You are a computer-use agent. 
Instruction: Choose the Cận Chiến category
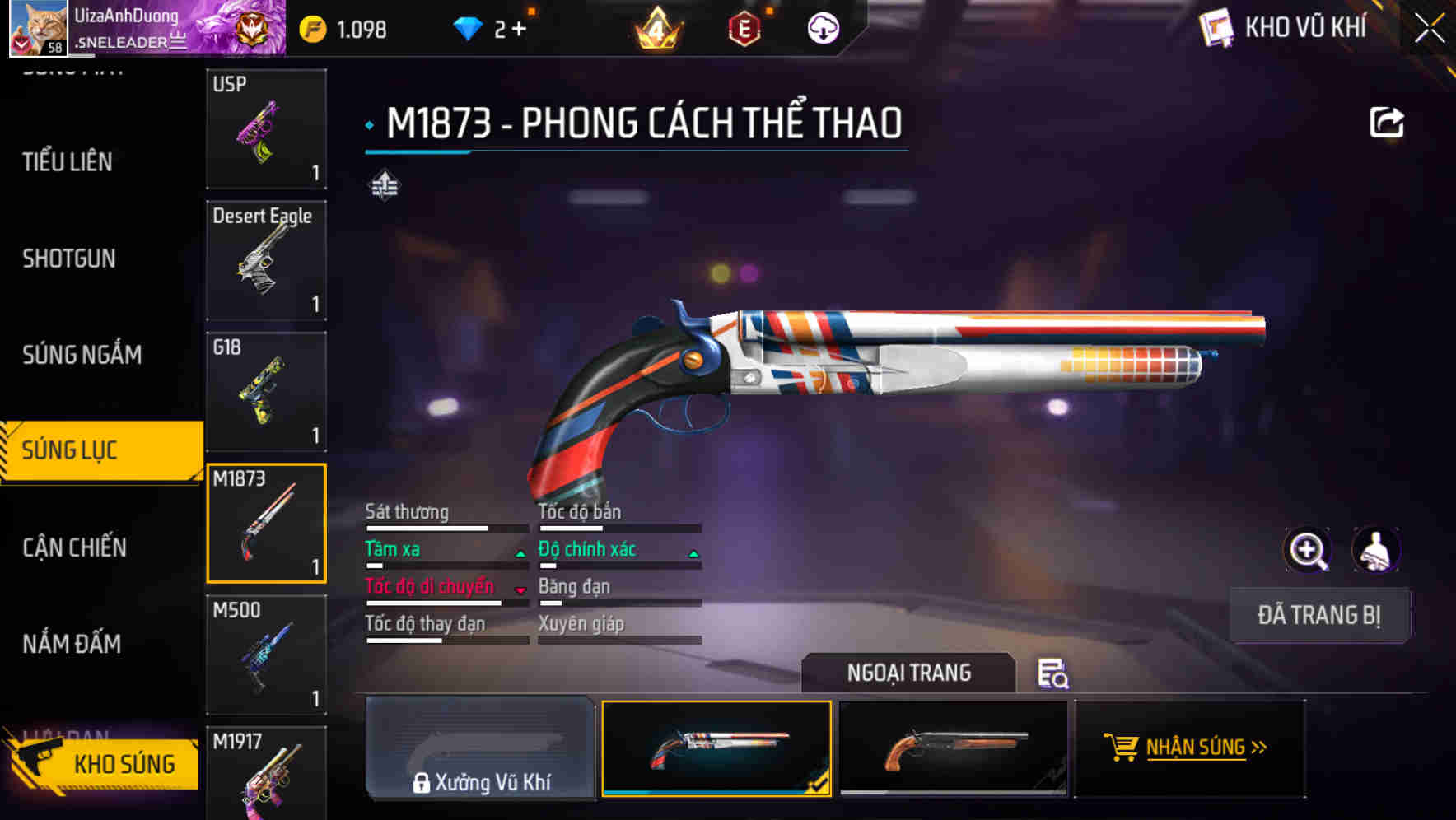pos(74,547)
